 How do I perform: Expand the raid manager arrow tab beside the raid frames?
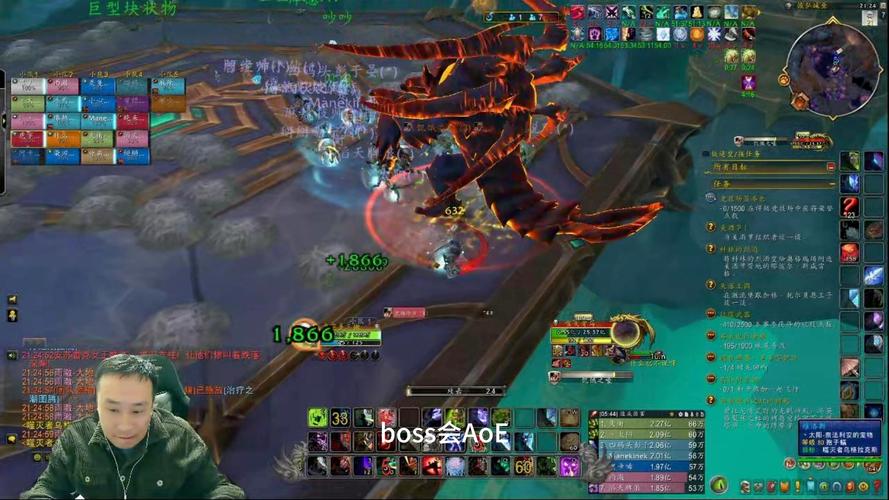point(4,120)
